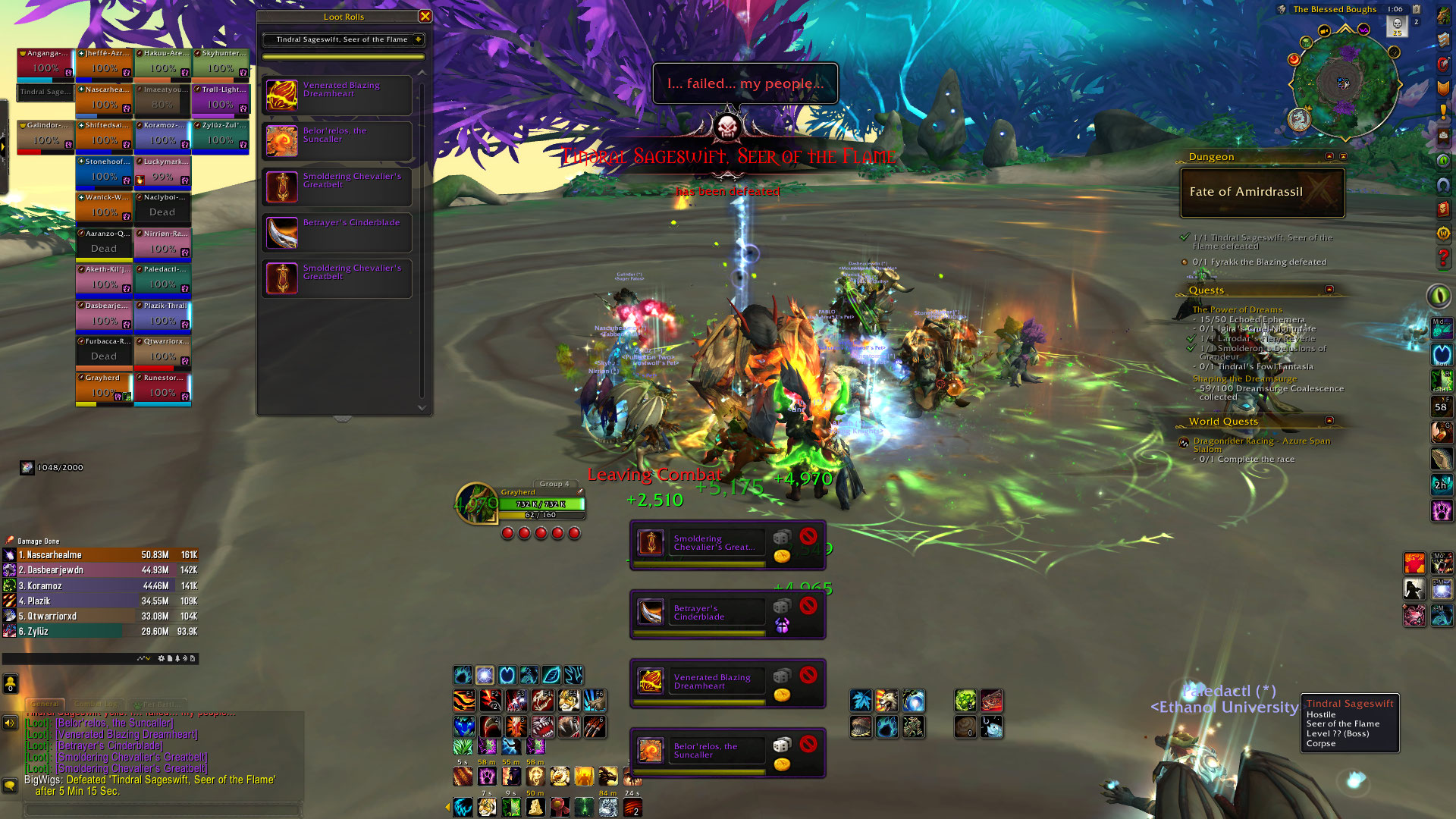
Task: Select Betrayer's Cinderblade in Loot Rolls list
Action: (337, 232)
